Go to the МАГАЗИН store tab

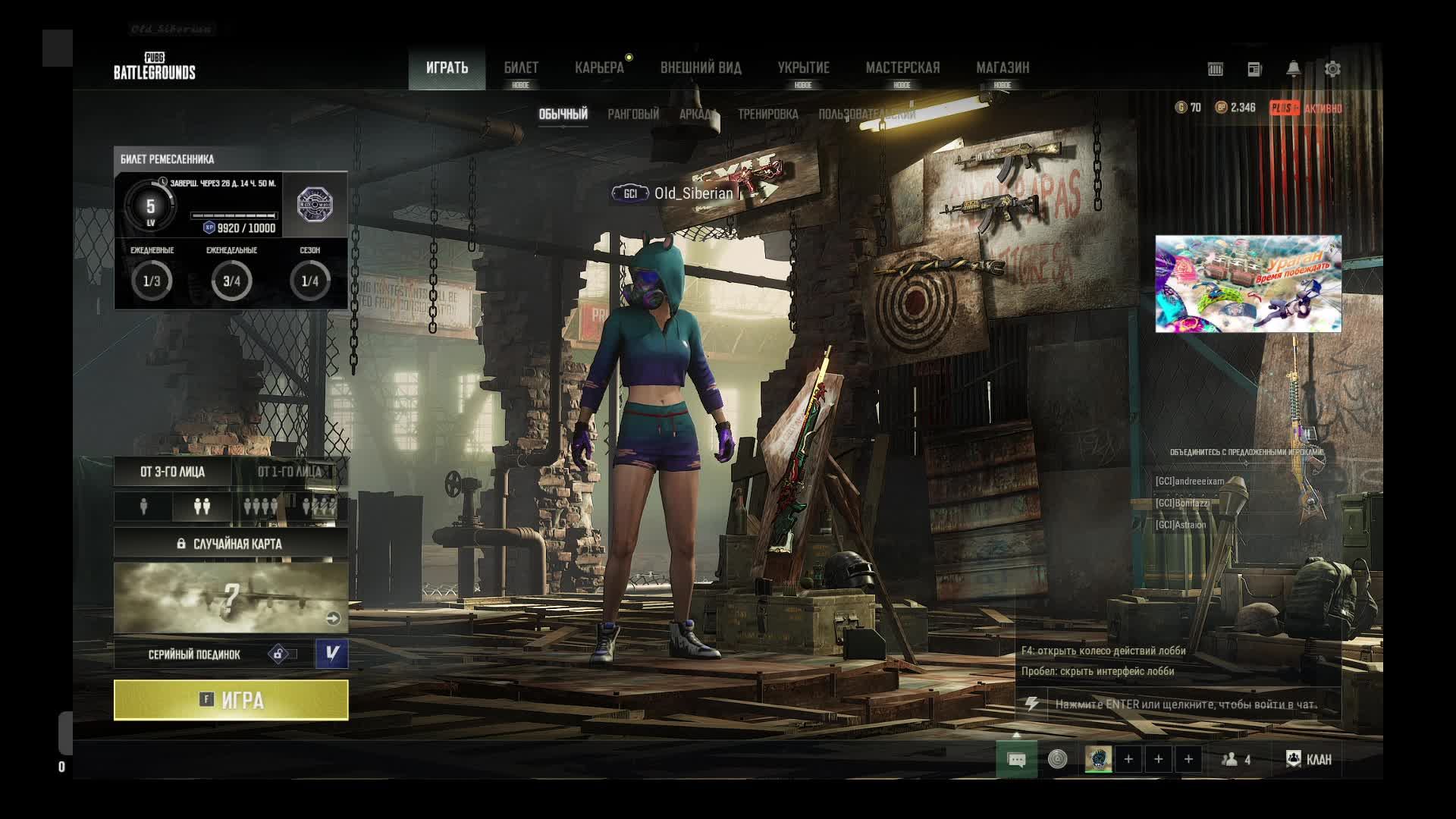click(x=1003, y=68)
